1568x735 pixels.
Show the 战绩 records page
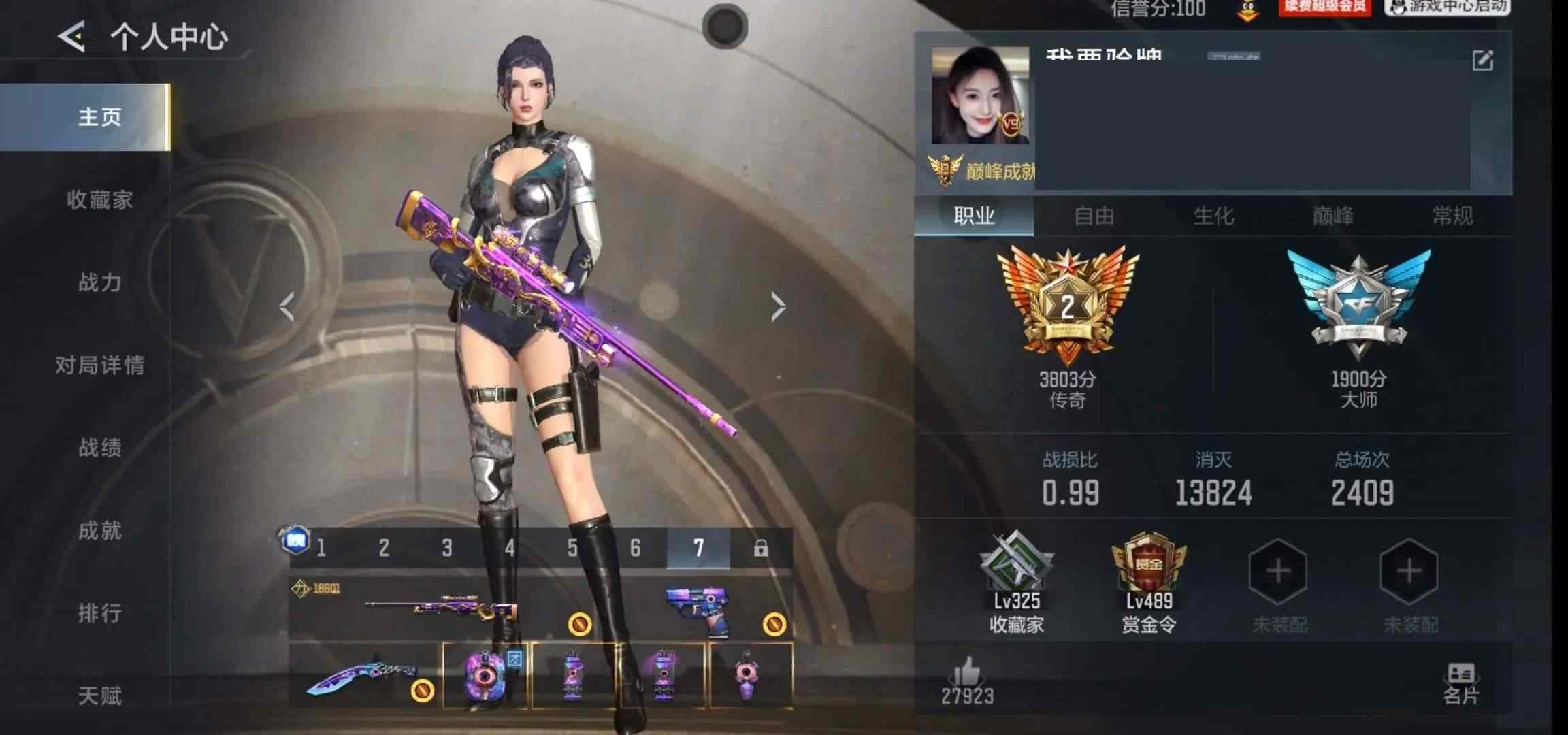[x=99, y=447]
